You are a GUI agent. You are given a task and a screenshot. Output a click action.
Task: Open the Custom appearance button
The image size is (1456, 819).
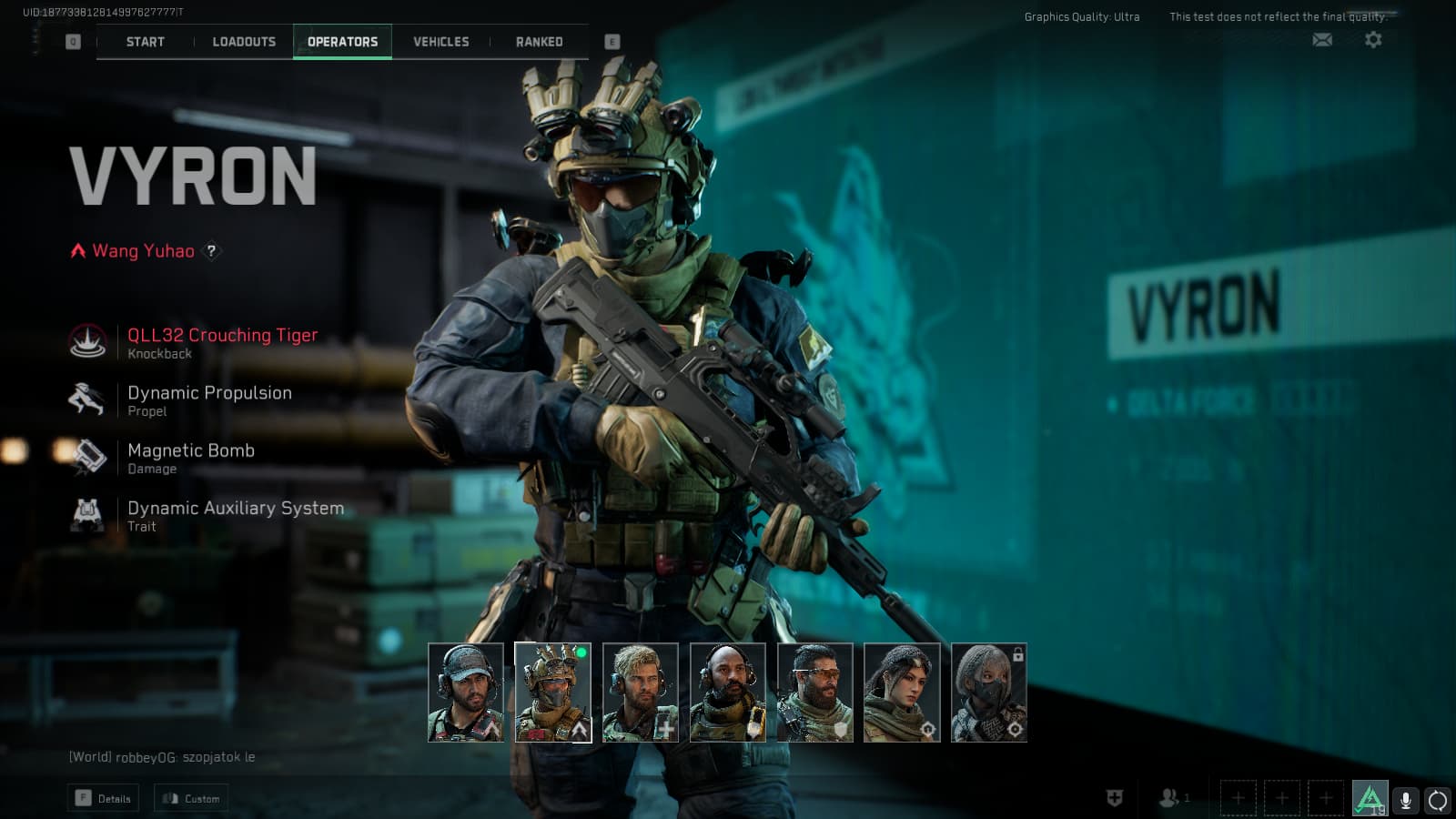pos(191,798)
